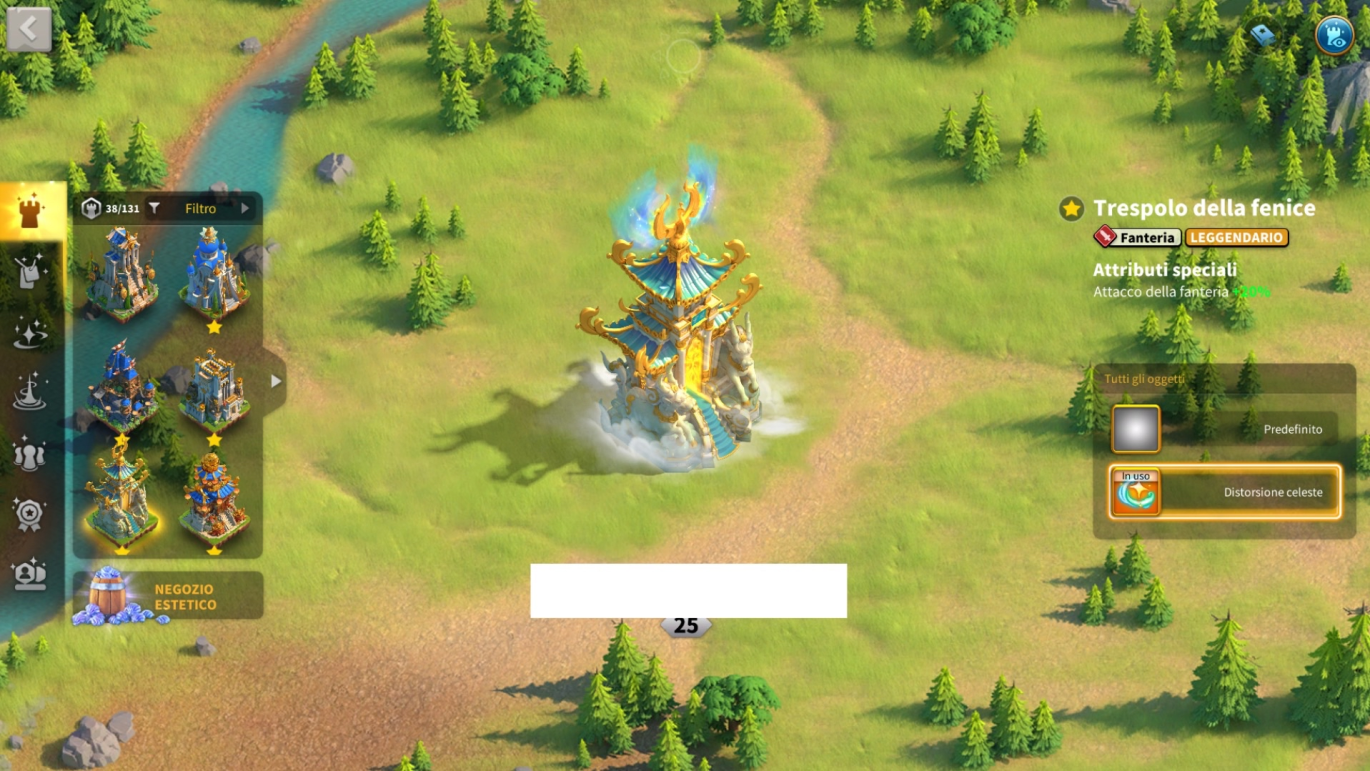
Task: Select the stone fortress with gold towers
Action: 214,387
